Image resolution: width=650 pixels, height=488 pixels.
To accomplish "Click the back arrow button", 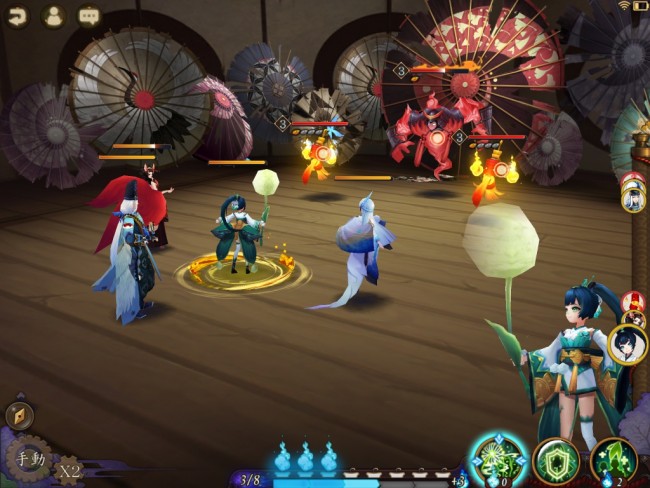I will tap(21, 15).
